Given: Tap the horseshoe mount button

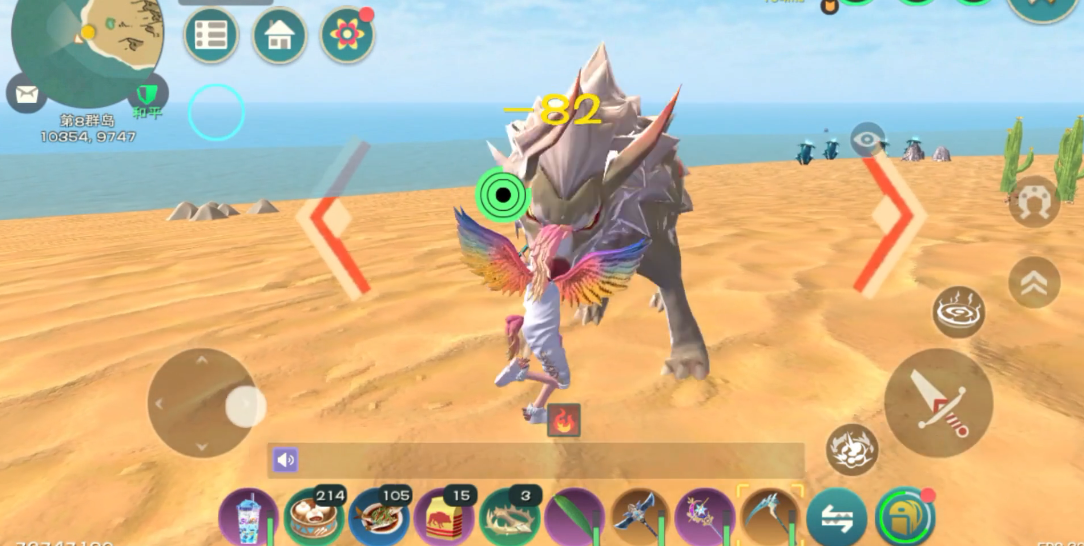Looking at the screenshot, I should 1033,202.
